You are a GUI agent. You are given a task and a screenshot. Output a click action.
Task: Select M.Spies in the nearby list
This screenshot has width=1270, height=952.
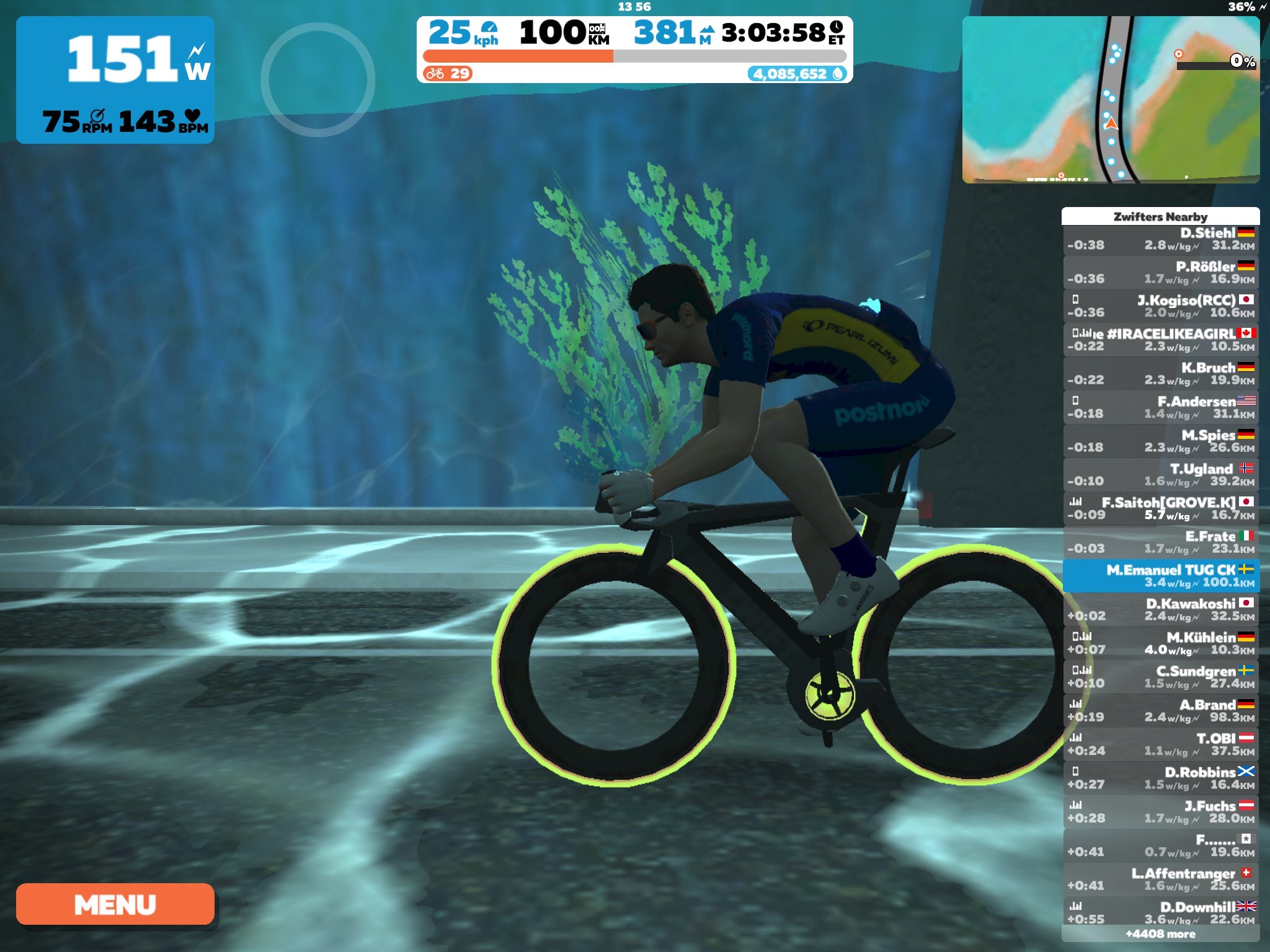click(x=1160, y=441)
